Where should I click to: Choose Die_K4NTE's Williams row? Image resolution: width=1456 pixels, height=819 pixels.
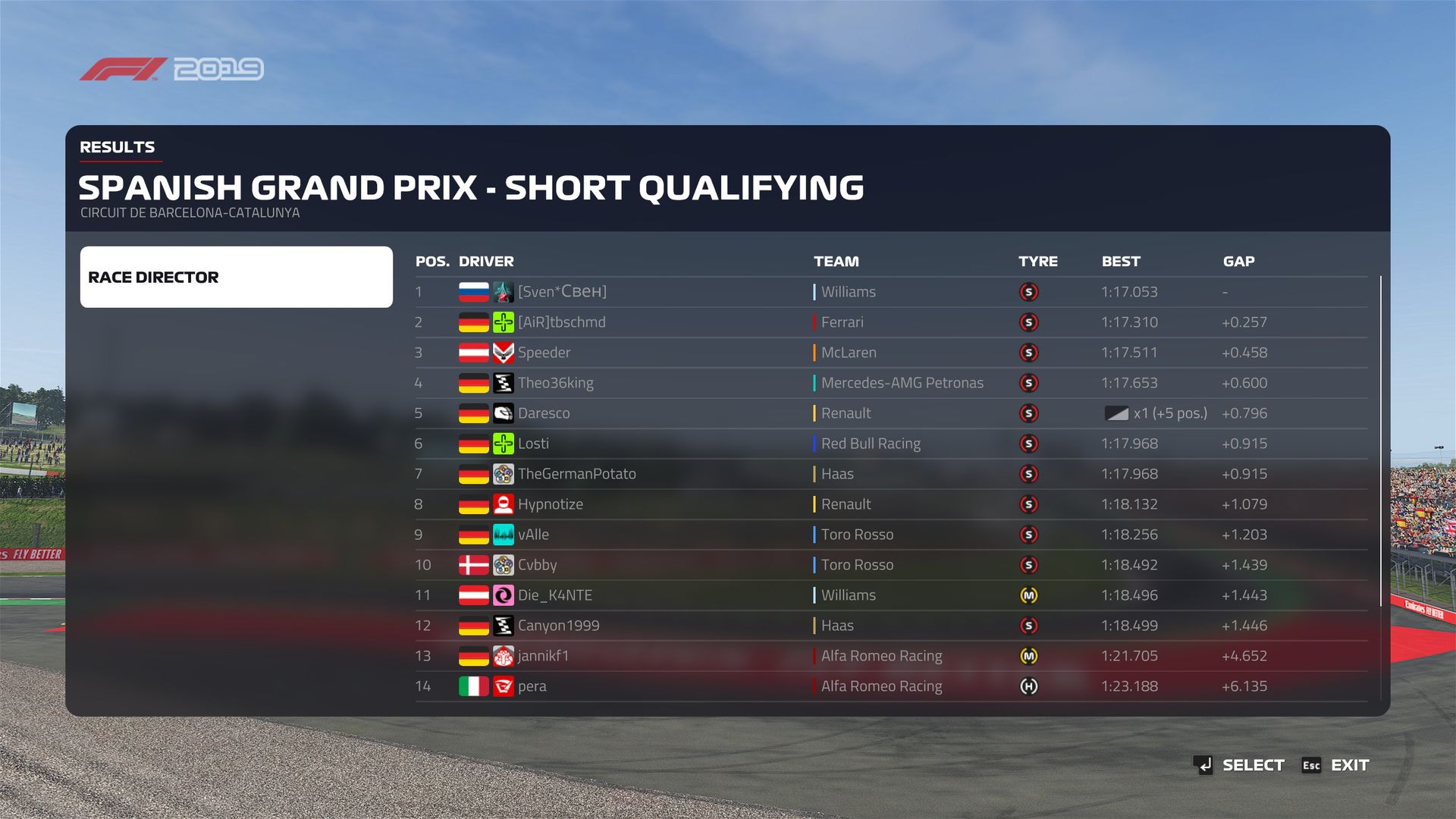click(x=554, y=595)
